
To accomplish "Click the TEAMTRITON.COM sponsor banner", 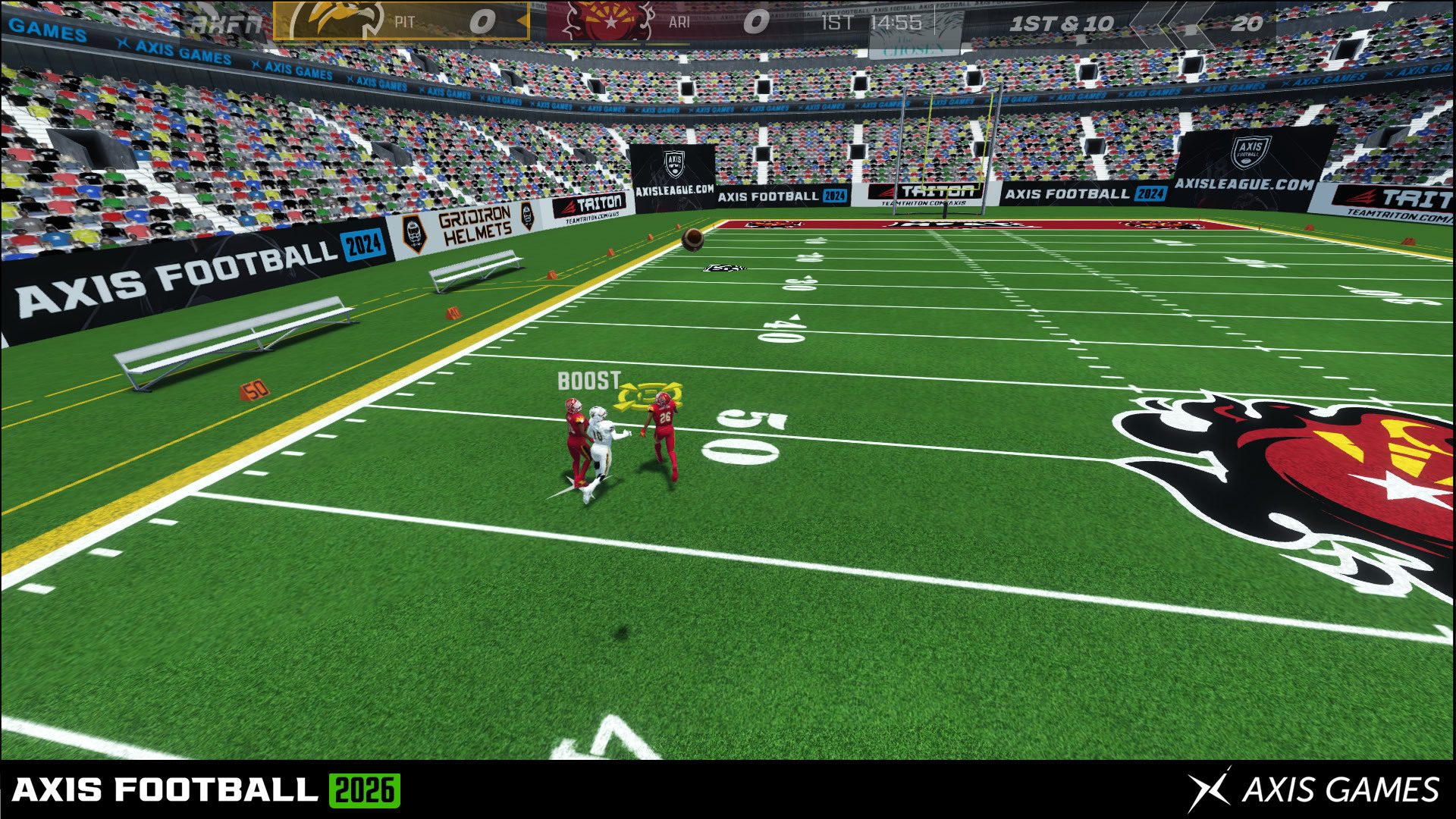I will (x=590, y=206).
